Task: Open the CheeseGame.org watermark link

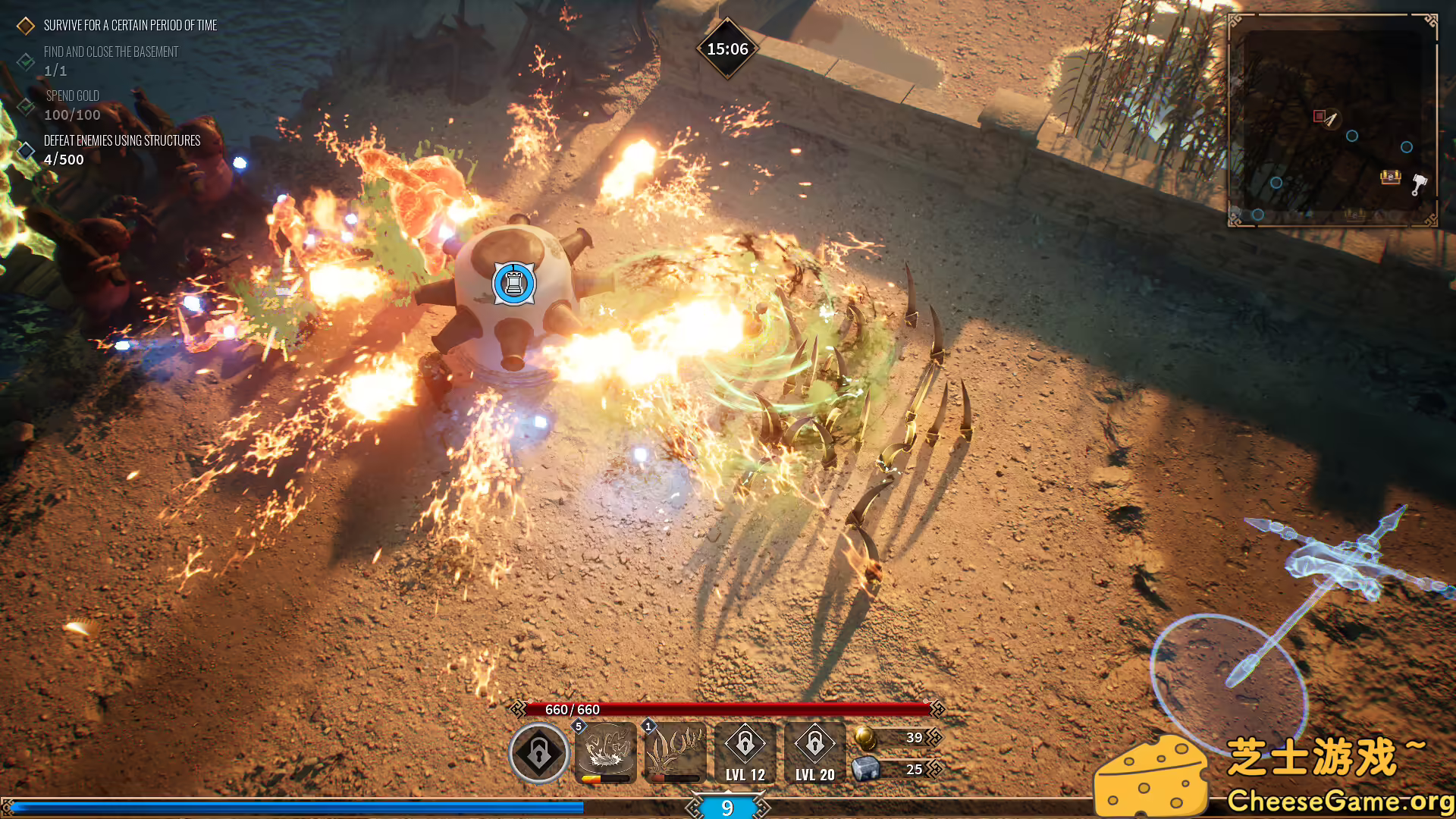Action: (x=1338, y=801)
